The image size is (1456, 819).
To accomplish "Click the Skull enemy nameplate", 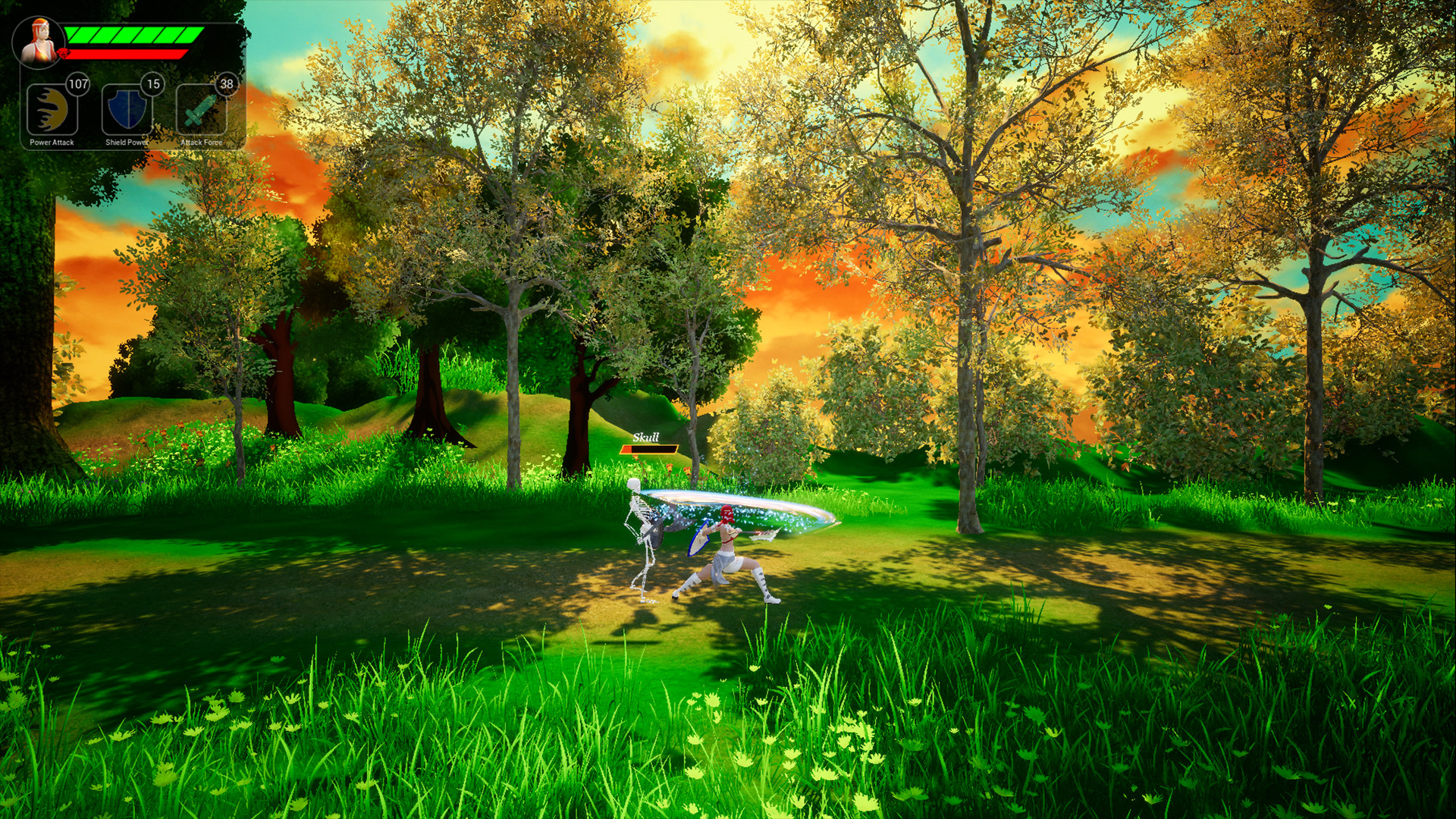I will (646, 438).
